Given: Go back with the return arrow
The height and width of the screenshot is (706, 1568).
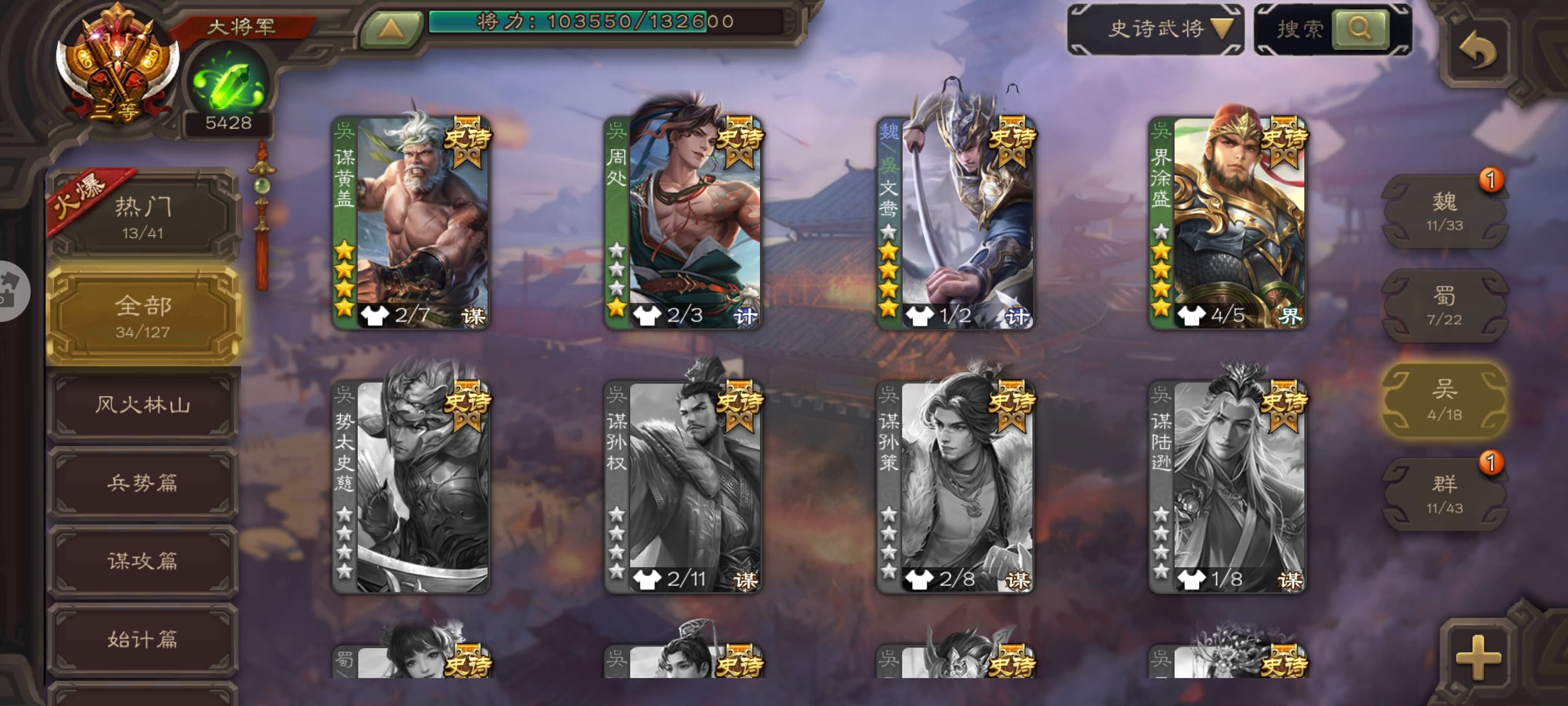Looking at the screenshot, I should [x=1478, y=50].
